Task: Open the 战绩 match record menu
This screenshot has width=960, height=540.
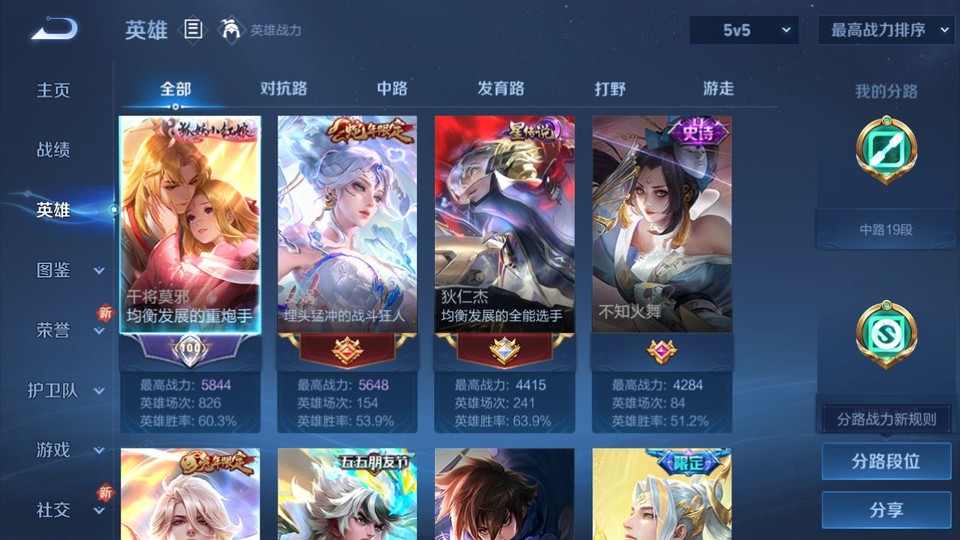Action: coord(54,150)
